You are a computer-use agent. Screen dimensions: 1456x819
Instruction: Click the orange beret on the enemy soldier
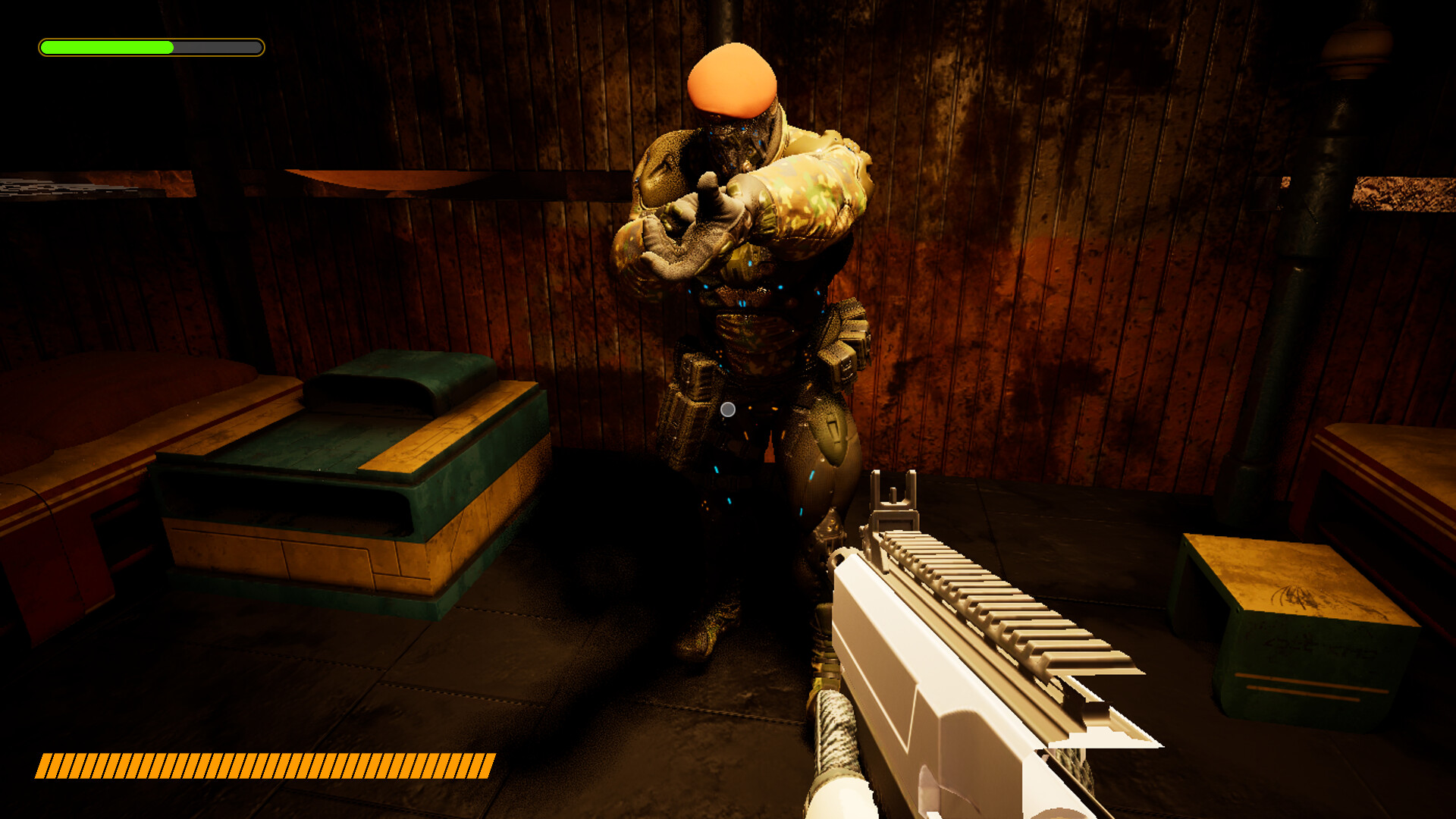coord(732,80)
